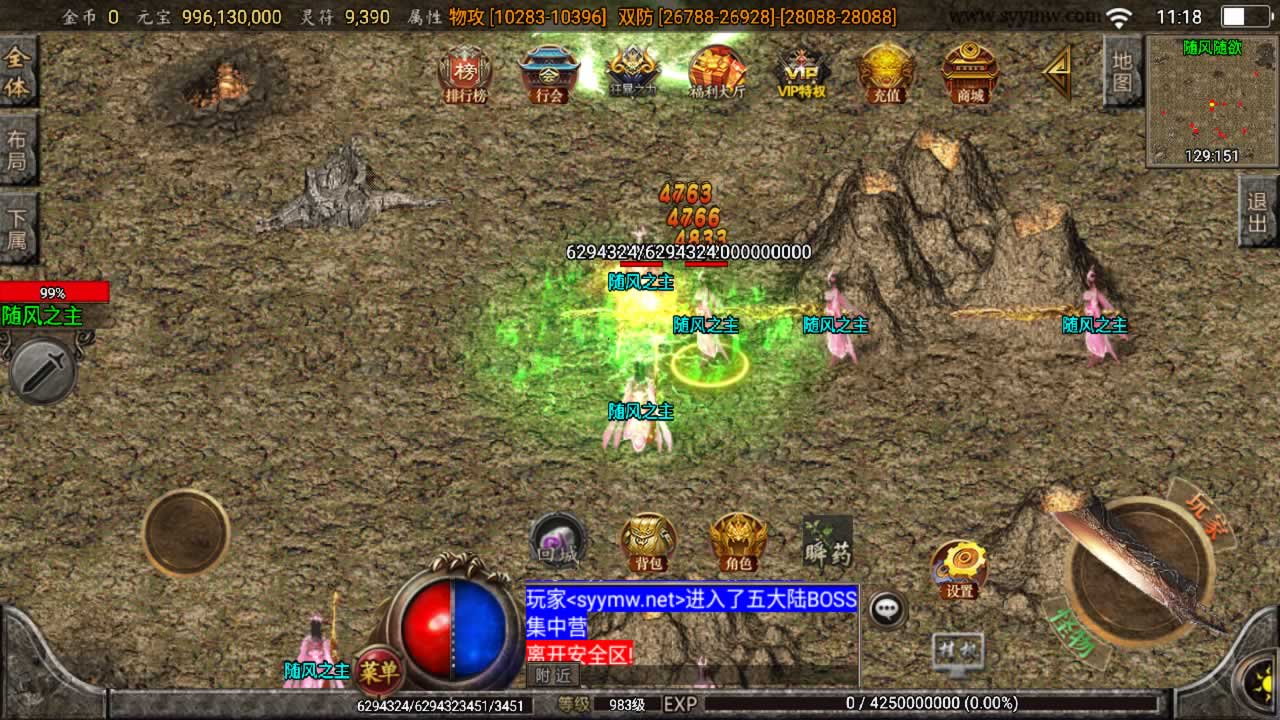Image resolution: width=1280 pixels, height=720 pixels.
Task: Collapse the top icon row with the gold arrow
Action: click(1056, 73)
